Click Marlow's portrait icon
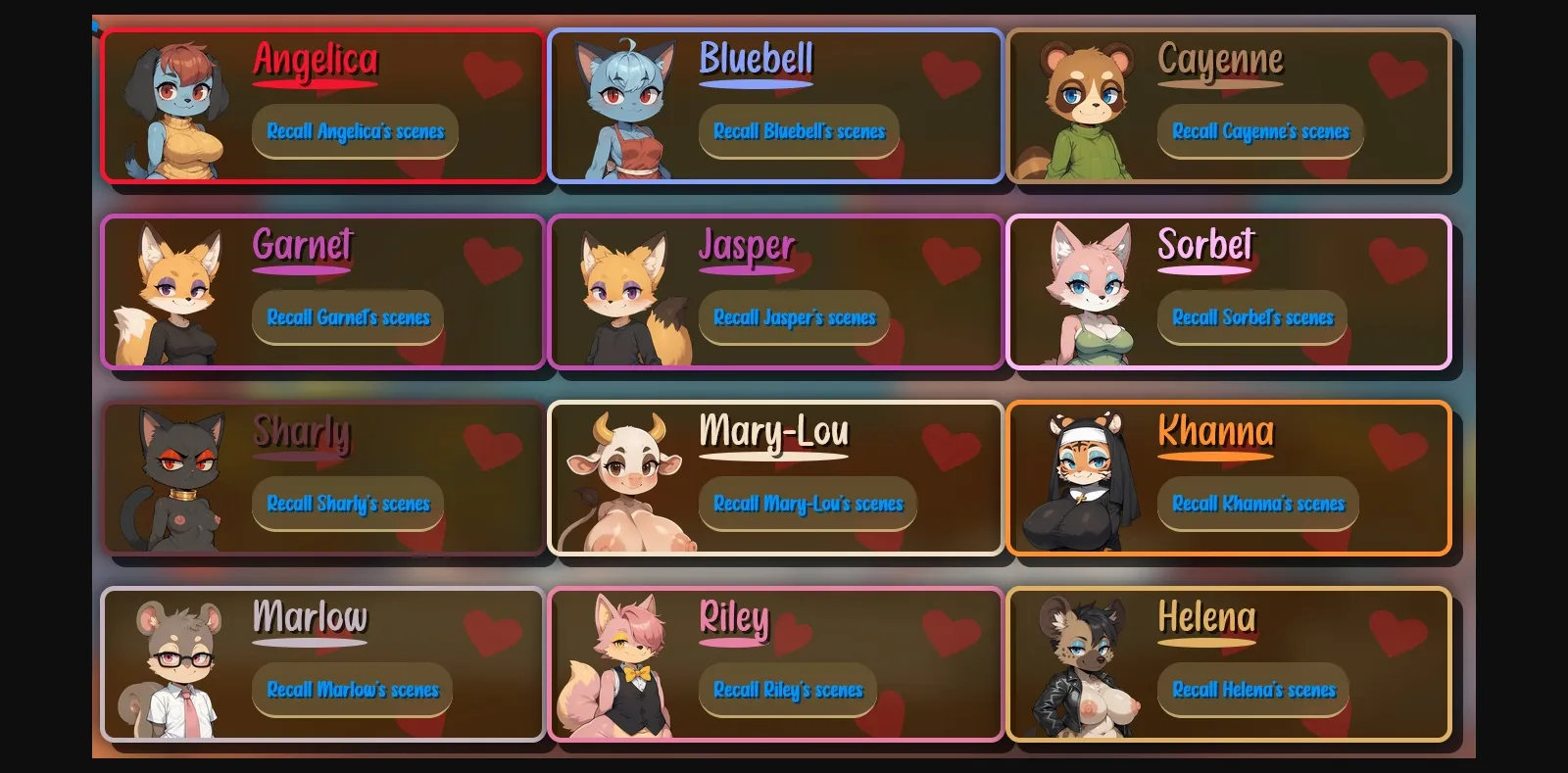 [176, 664]
